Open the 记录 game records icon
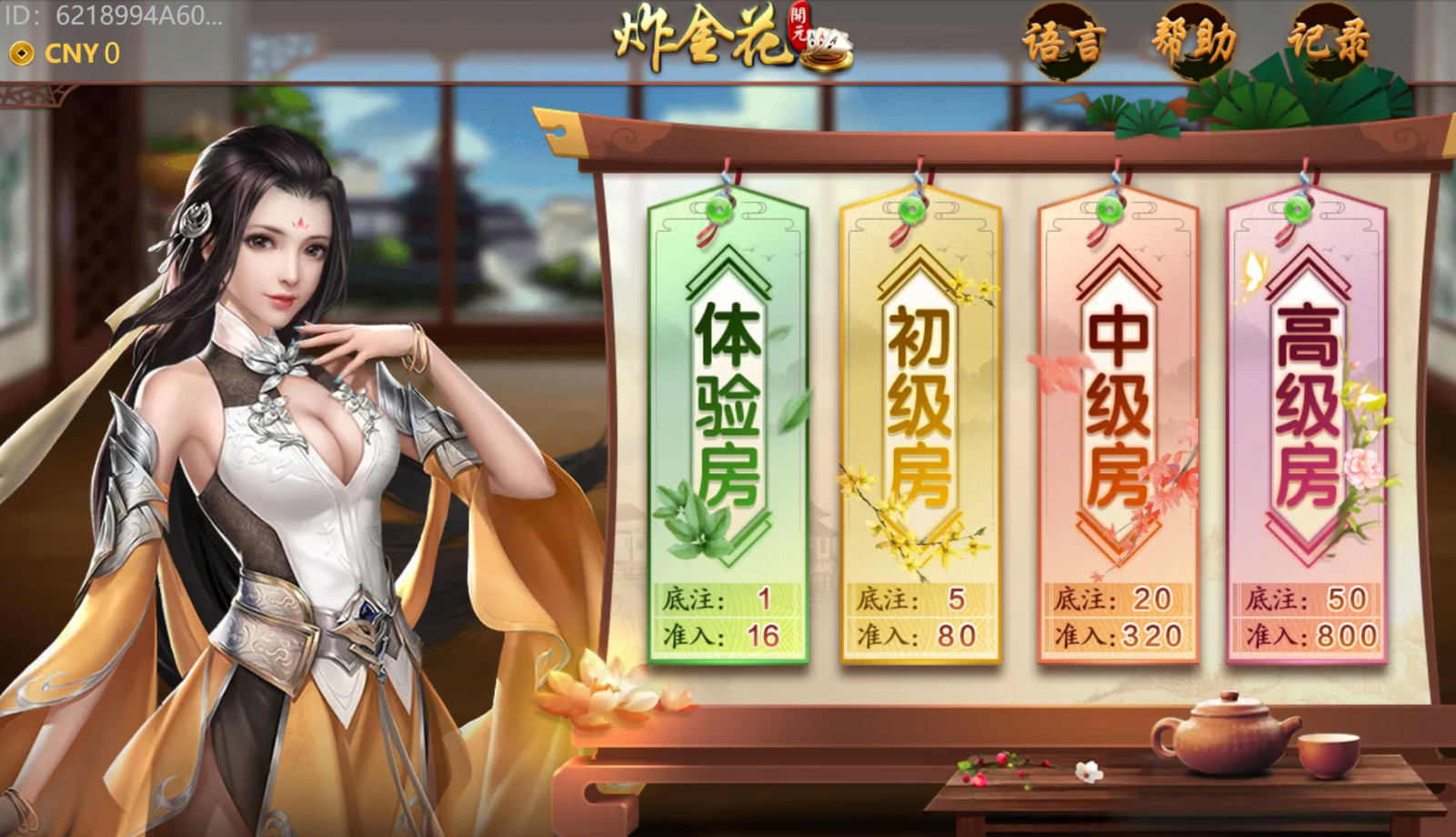Image resolution: width=1456 pixels, height=837 pixels. tap(1327, 41)
